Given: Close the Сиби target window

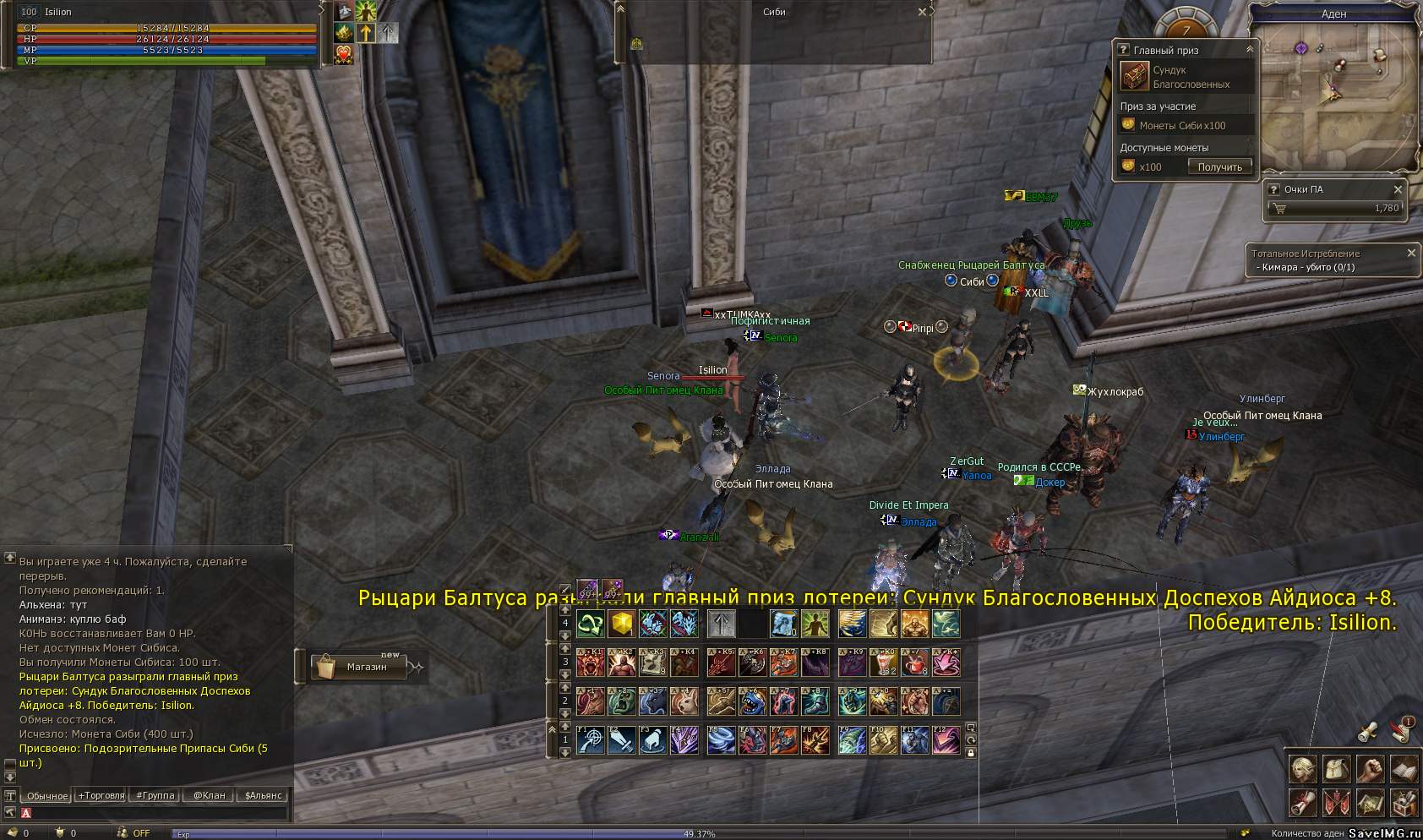Looking at the screenshot, I should (922, 12).
